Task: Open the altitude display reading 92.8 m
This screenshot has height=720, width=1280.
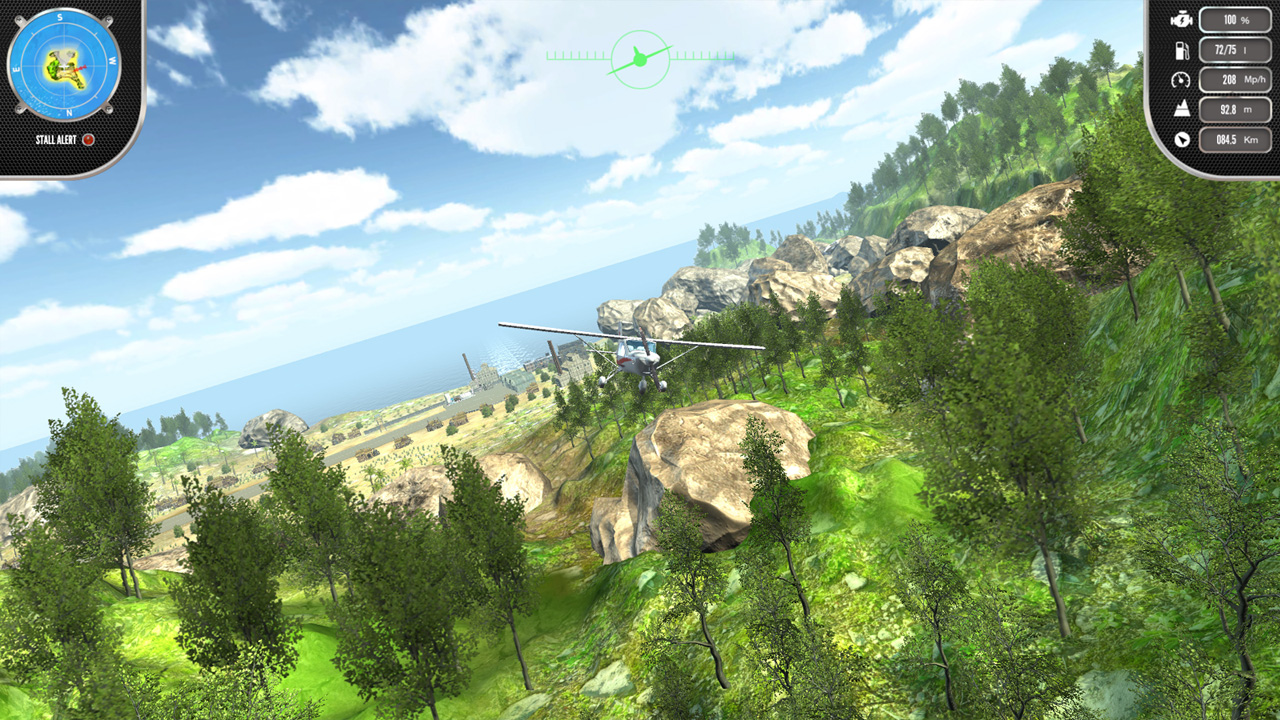Action: tap(1235, 108)
